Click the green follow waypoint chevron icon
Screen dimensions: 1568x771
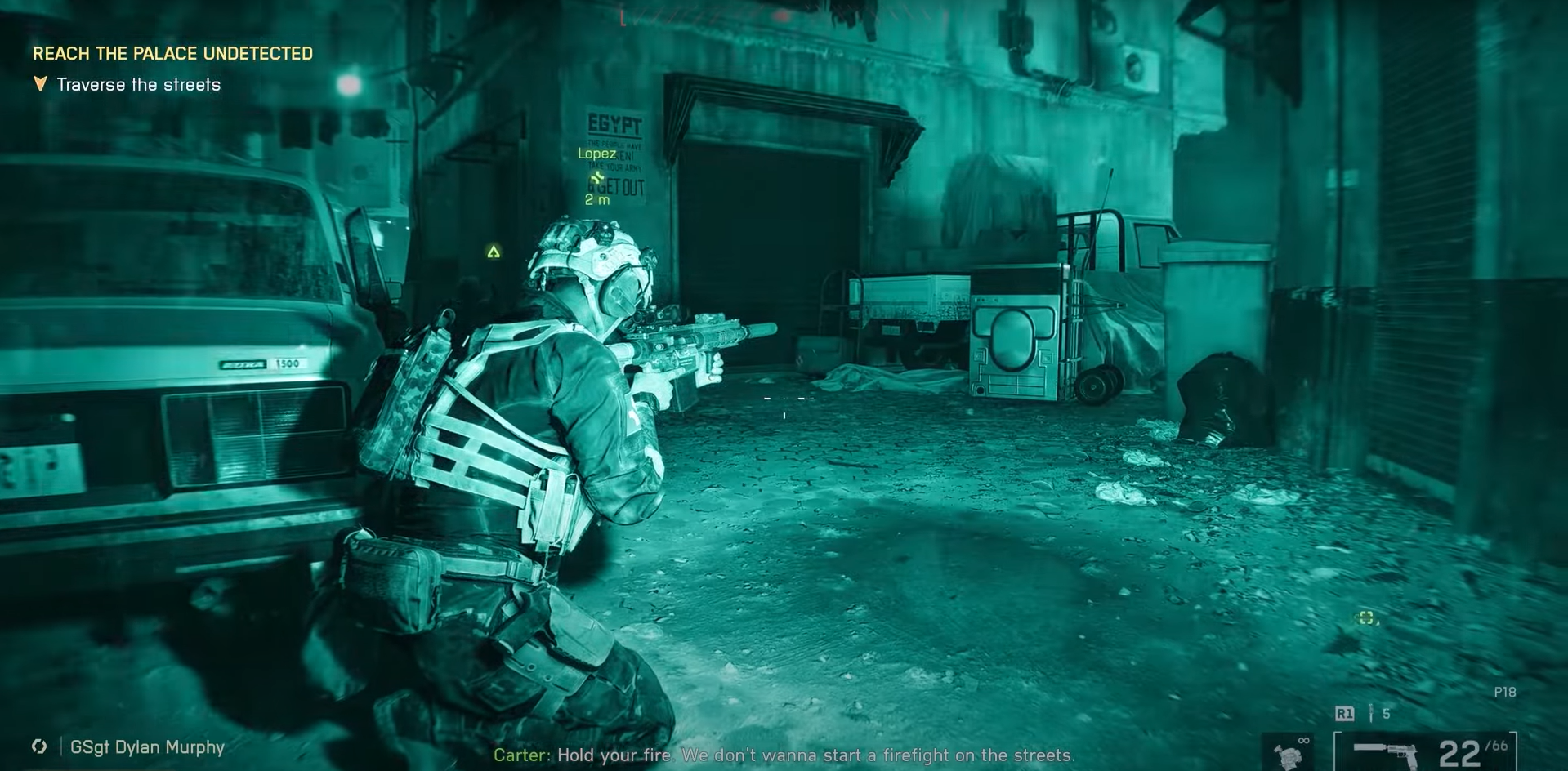point(599,176)
